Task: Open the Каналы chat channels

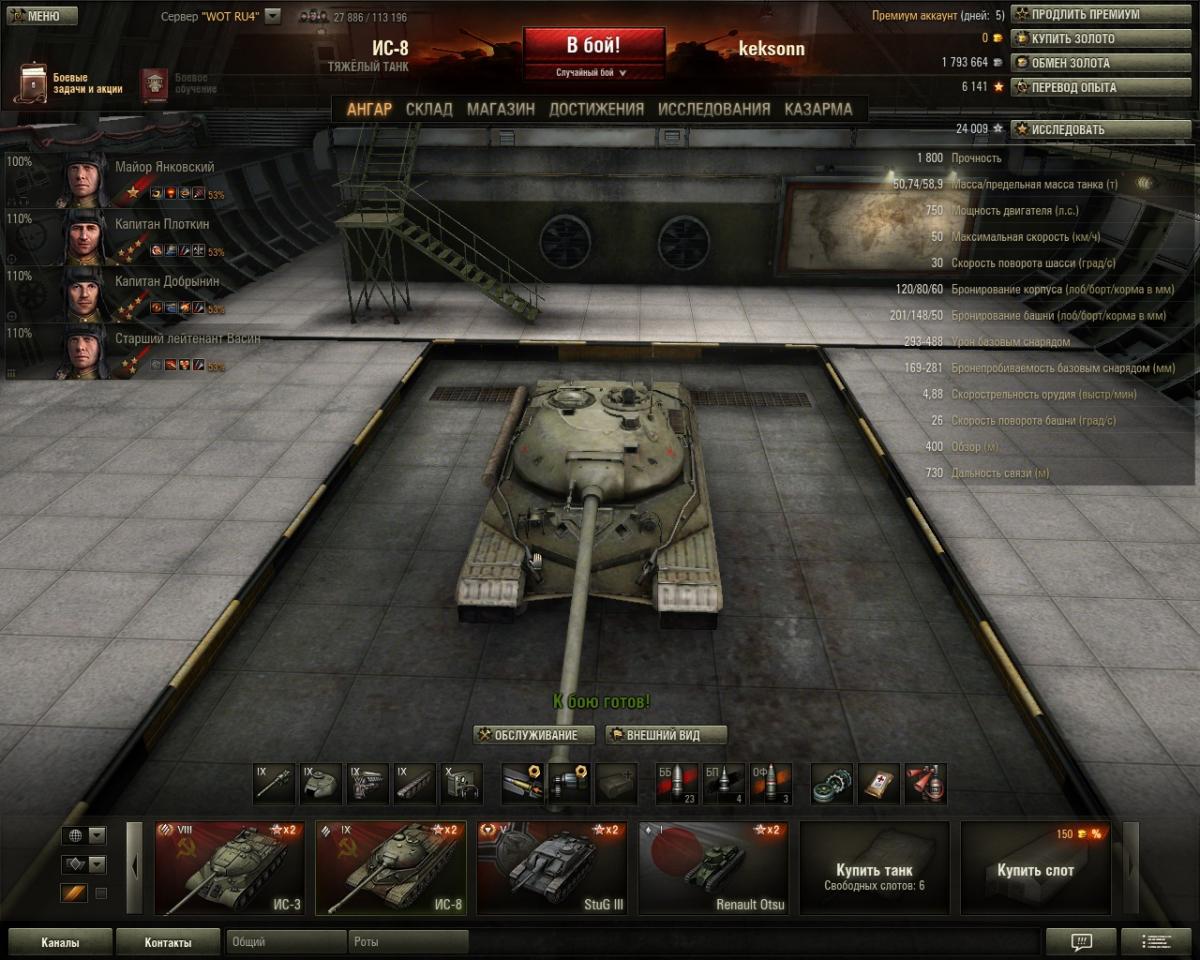Action: tap(60, 942)
